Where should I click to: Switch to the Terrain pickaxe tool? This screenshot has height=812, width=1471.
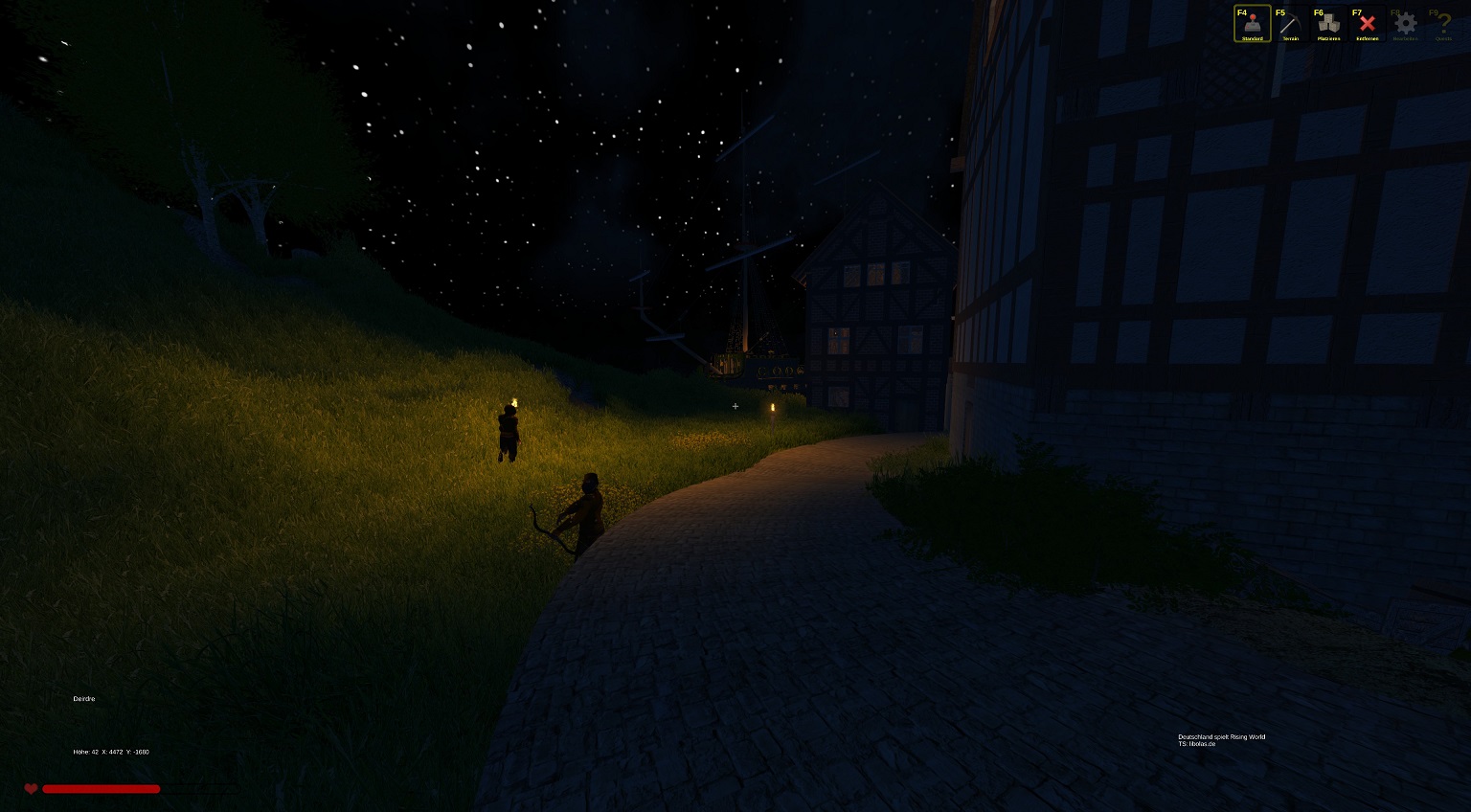coord(1291,24)
